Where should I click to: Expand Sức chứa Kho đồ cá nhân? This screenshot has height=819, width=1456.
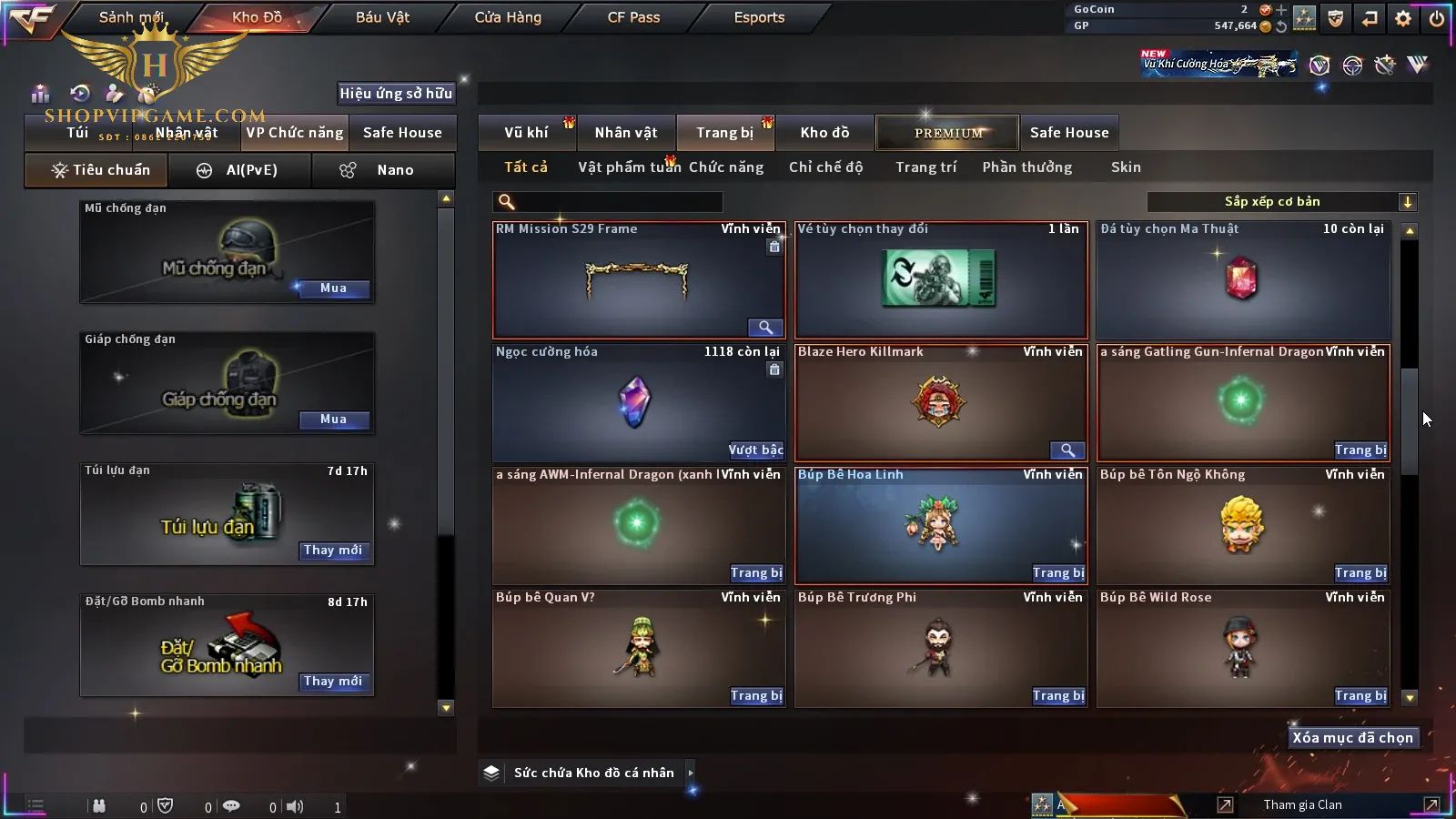click(x=691, y=773)
